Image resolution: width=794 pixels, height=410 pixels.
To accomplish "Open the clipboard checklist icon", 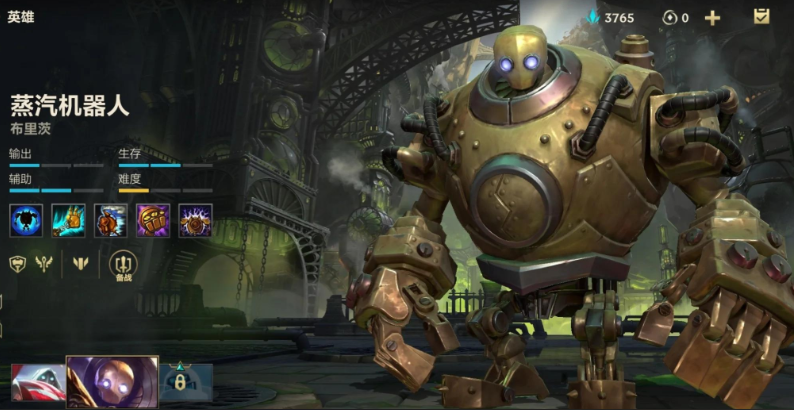I will coord(761,16).
